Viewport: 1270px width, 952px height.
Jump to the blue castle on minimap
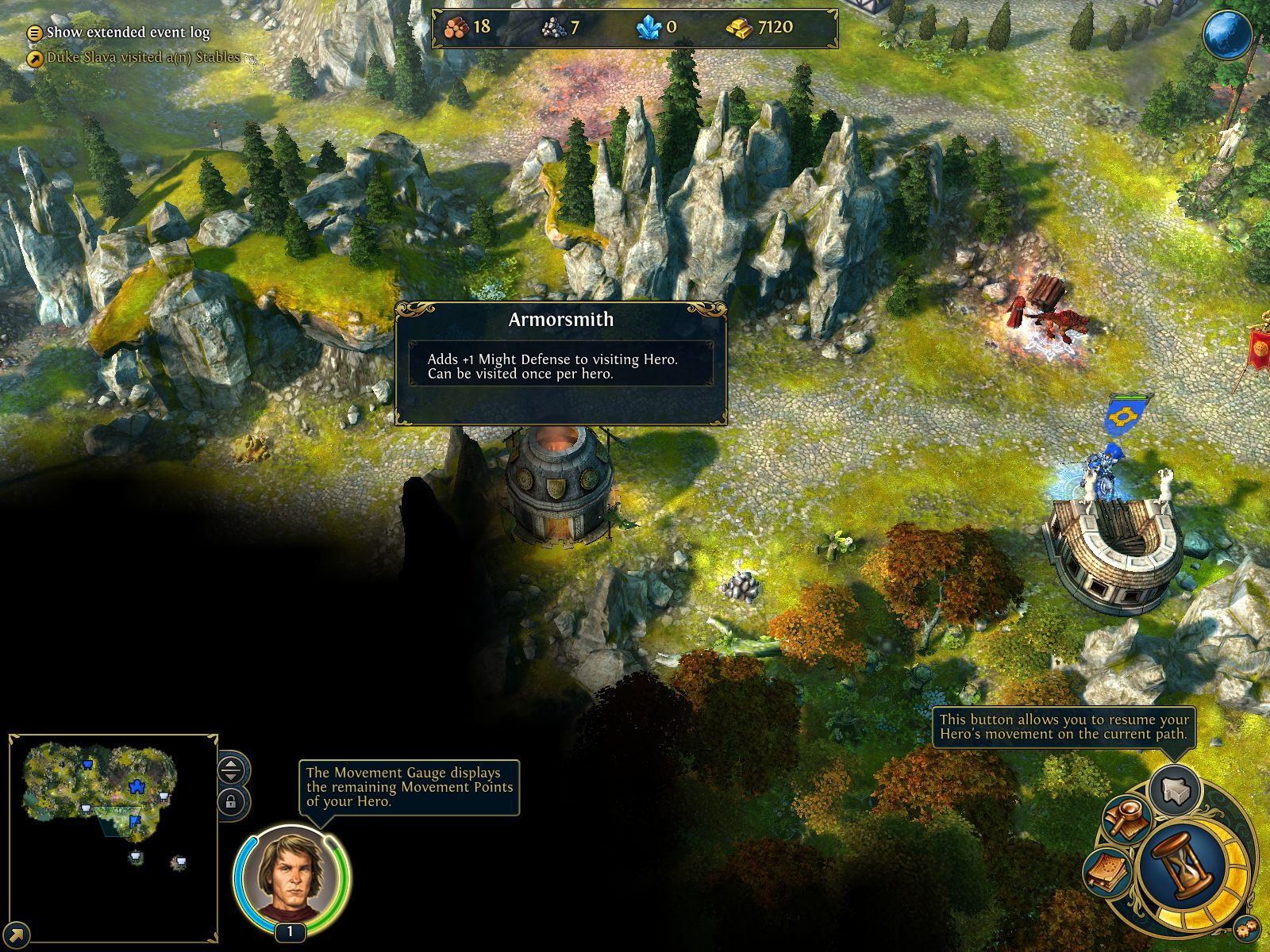pyautogui.click(x=137, y=786)
